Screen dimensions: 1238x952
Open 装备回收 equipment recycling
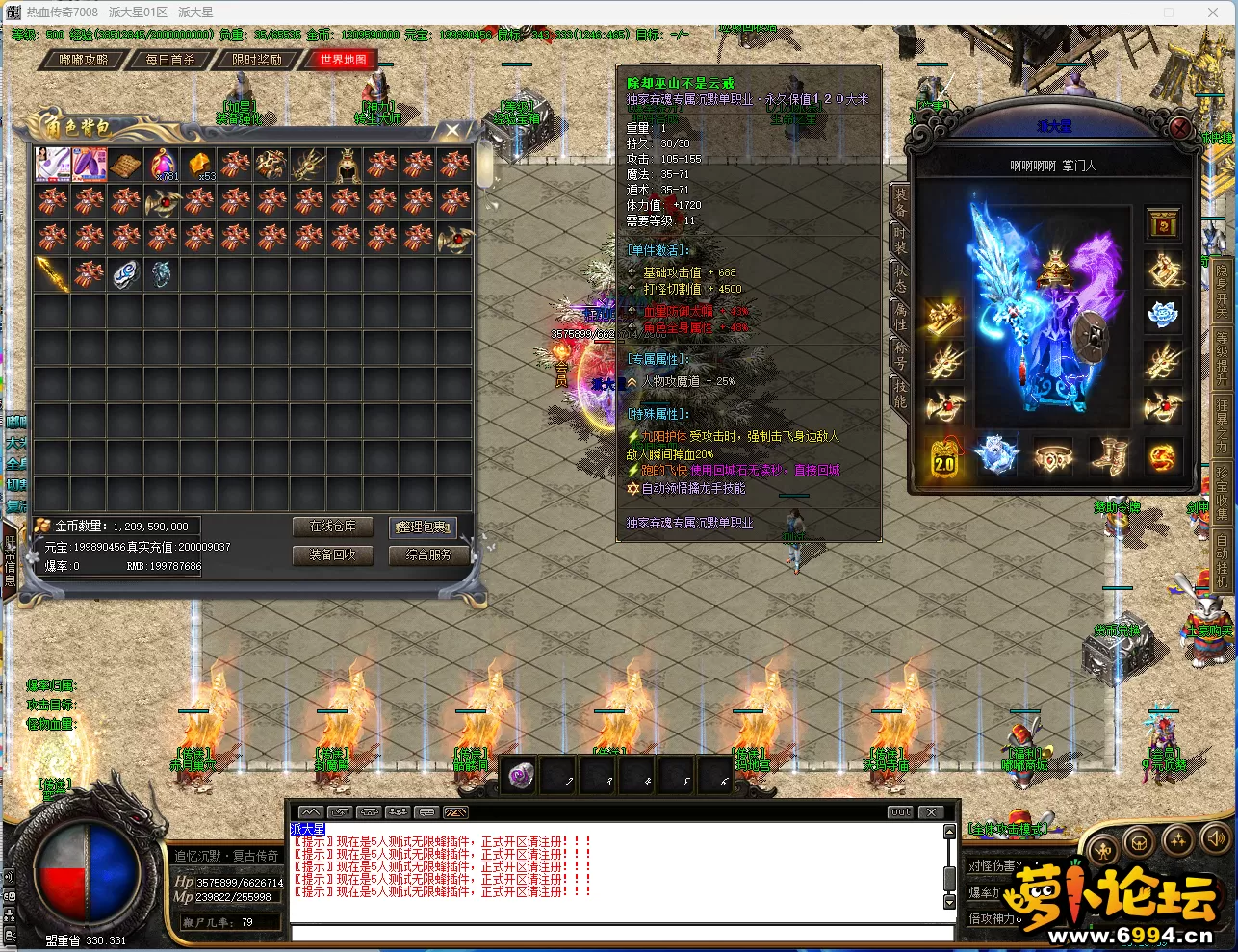(332, 554)
